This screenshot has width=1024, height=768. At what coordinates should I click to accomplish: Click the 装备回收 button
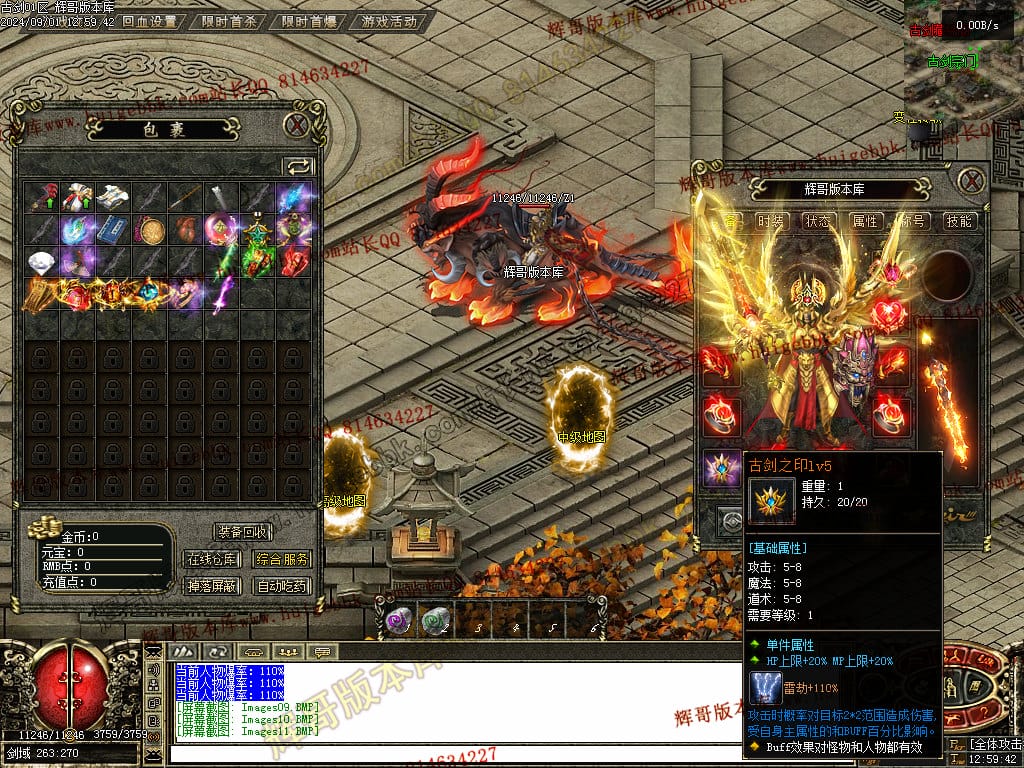pyautogui.click(x=242, y=532)
